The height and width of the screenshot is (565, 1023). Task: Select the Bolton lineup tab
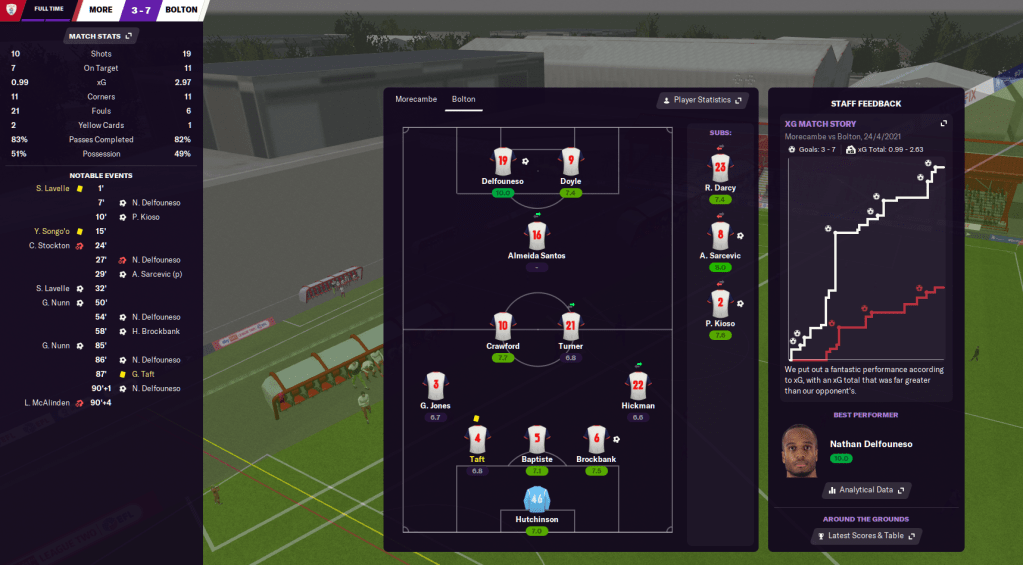click(x=463, y=99)
